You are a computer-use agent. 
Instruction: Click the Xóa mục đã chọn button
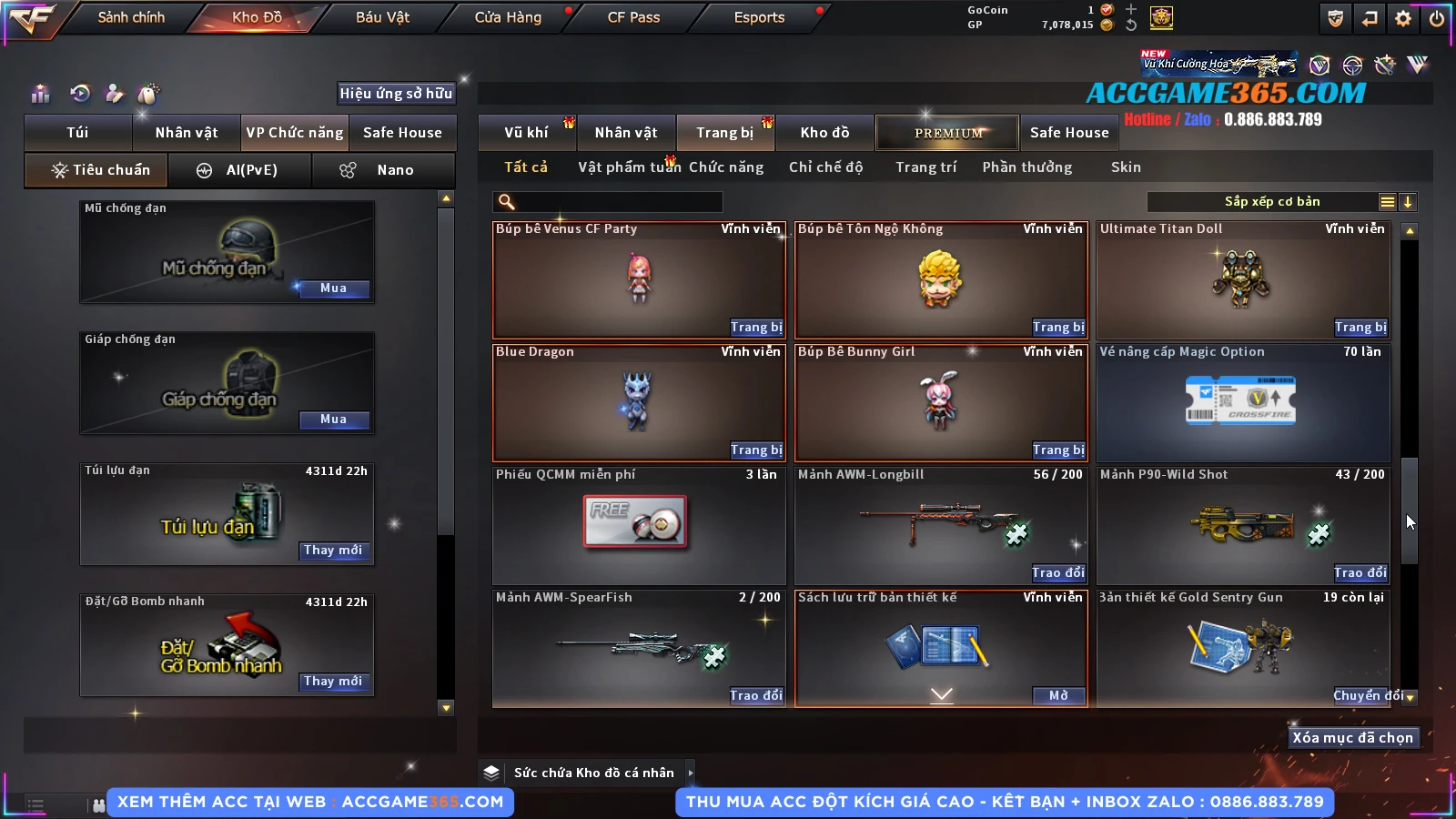[x=1352, y=738]
